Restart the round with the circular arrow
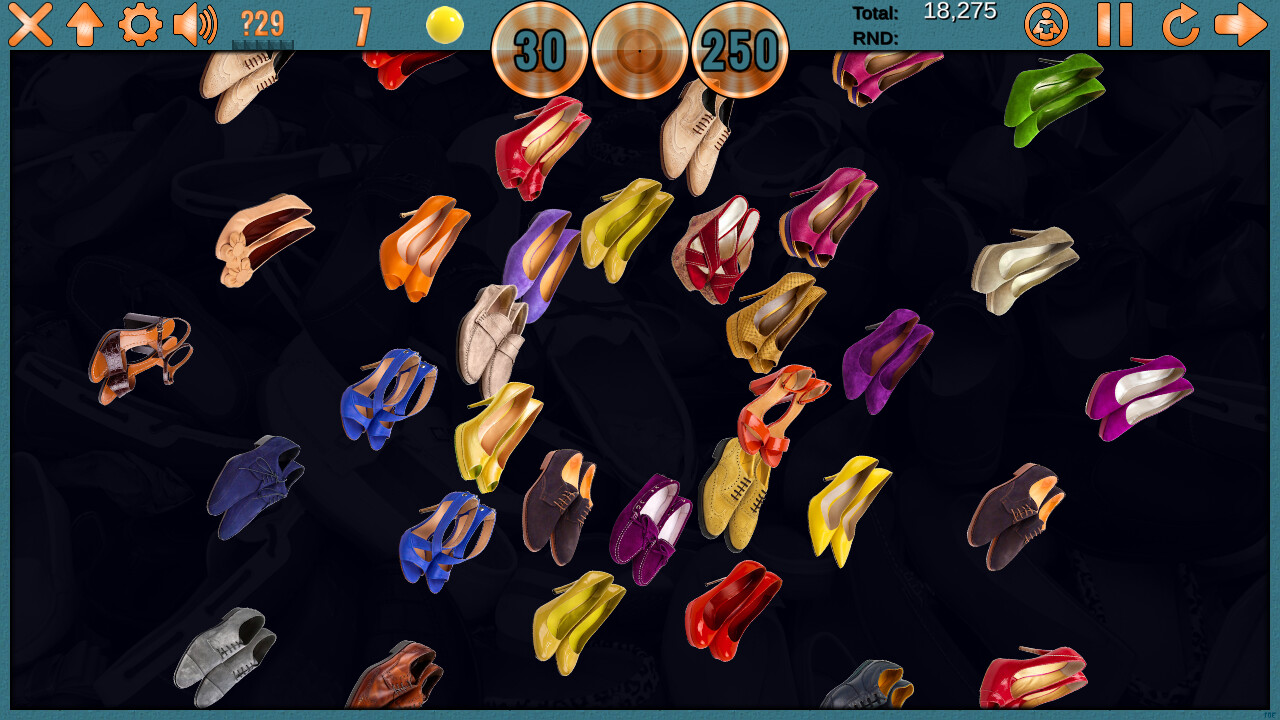The image size is (1280, 720). pos(1180,24)
